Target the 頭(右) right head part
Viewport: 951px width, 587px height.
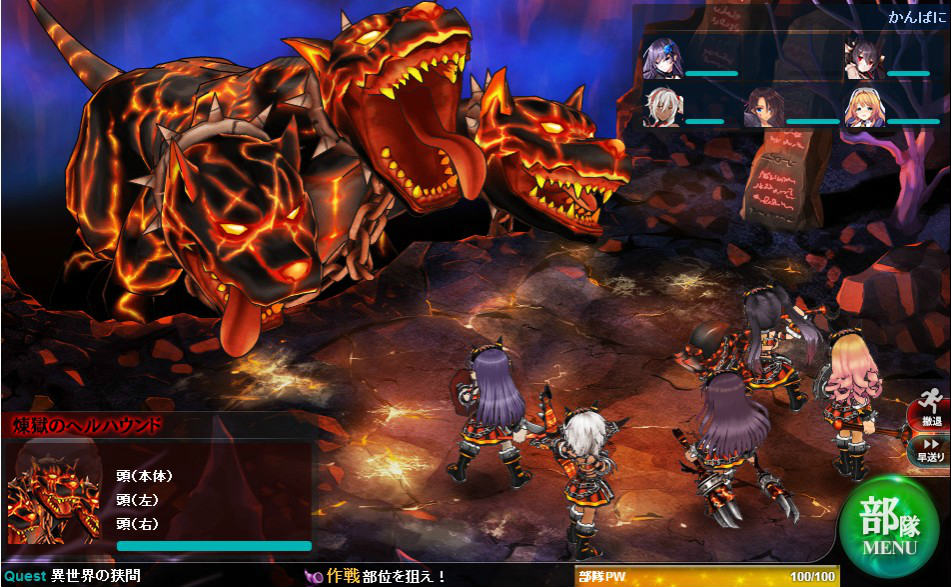click(x=137, y=524)
